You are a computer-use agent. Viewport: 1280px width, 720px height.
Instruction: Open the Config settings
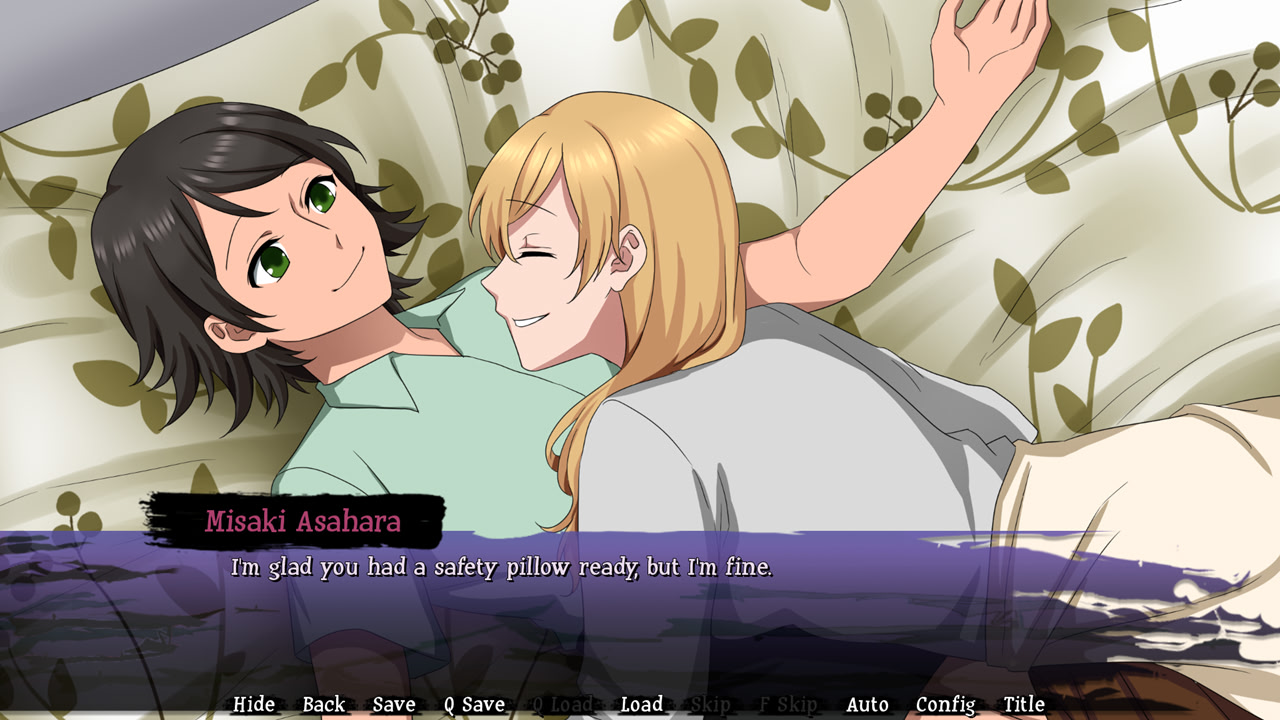(x=945, y=705)
